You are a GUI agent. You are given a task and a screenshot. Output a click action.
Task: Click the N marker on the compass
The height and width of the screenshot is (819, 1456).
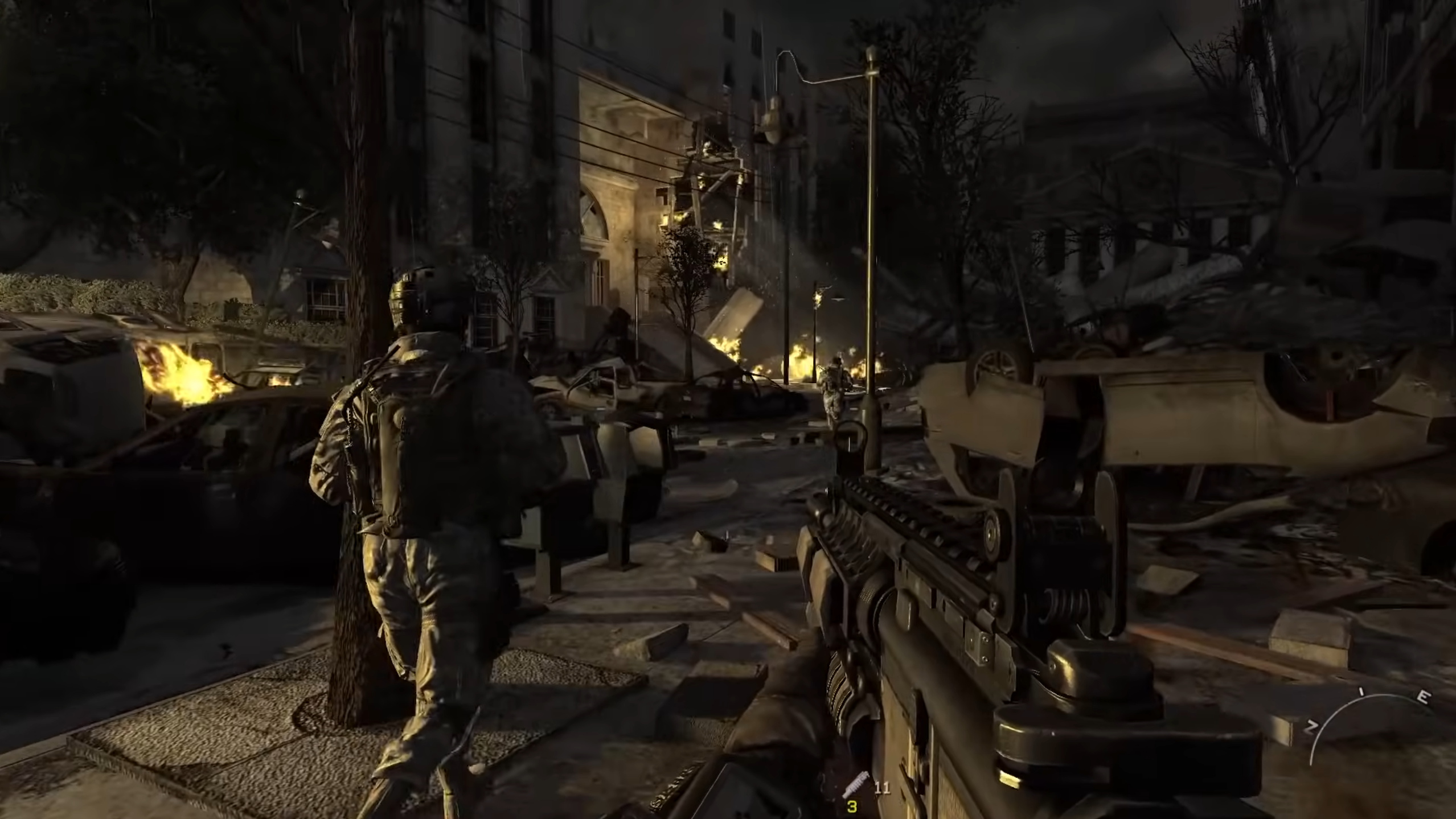tap(1311, 726)
